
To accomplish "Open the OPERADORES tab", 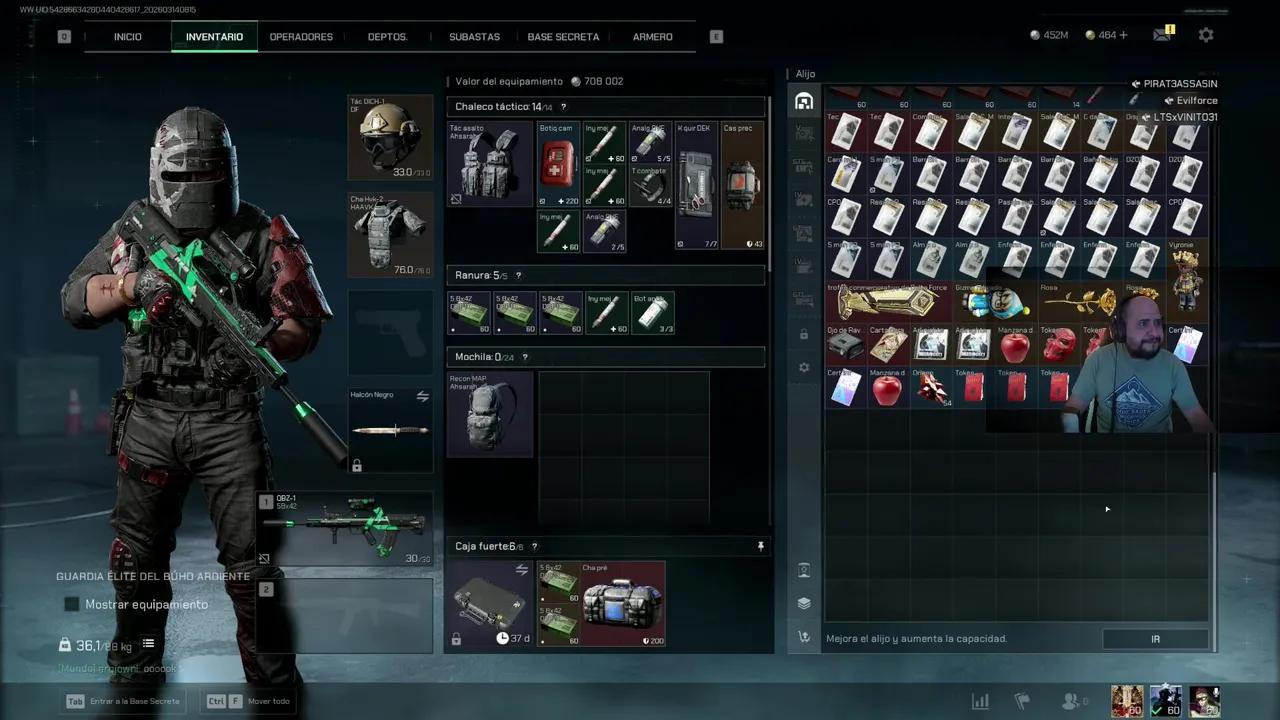I will (x=301, y=37).
